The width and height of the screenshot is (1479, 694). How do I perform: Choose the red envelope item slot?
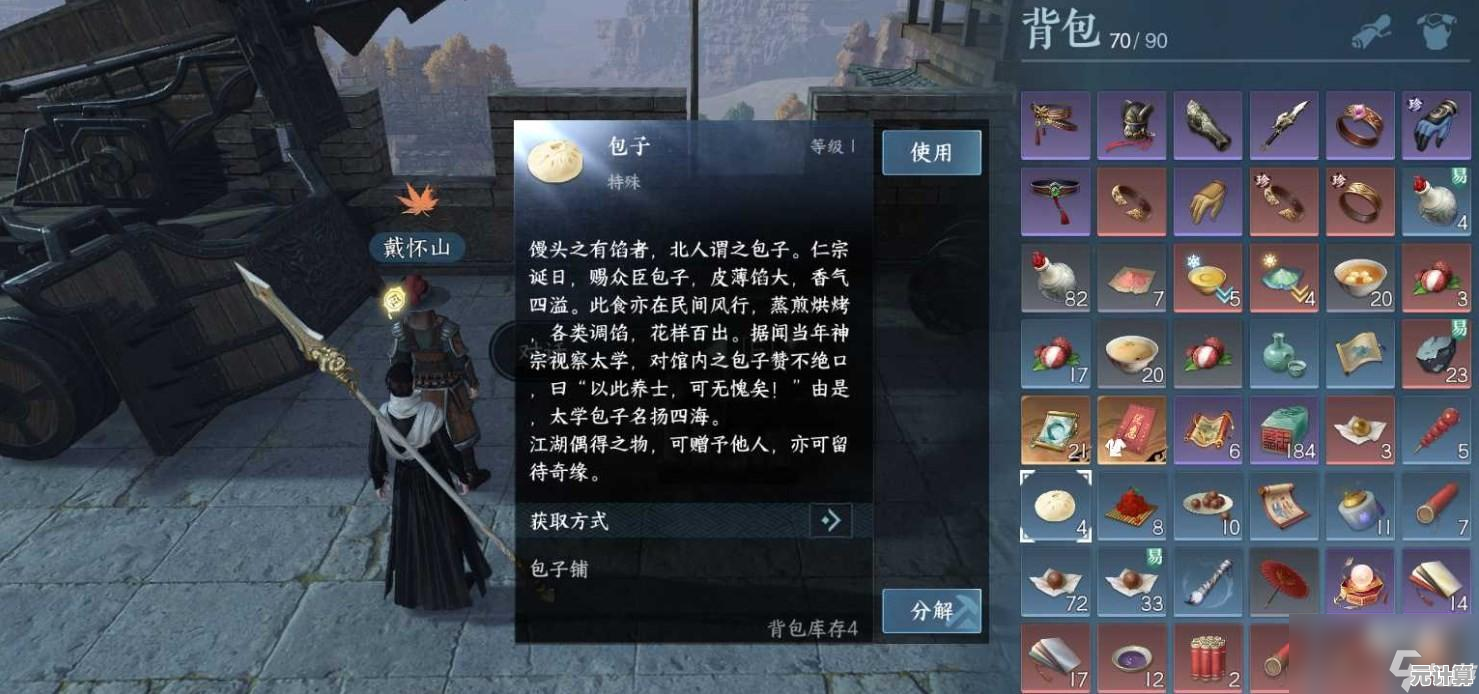[x=1131, y=430]
